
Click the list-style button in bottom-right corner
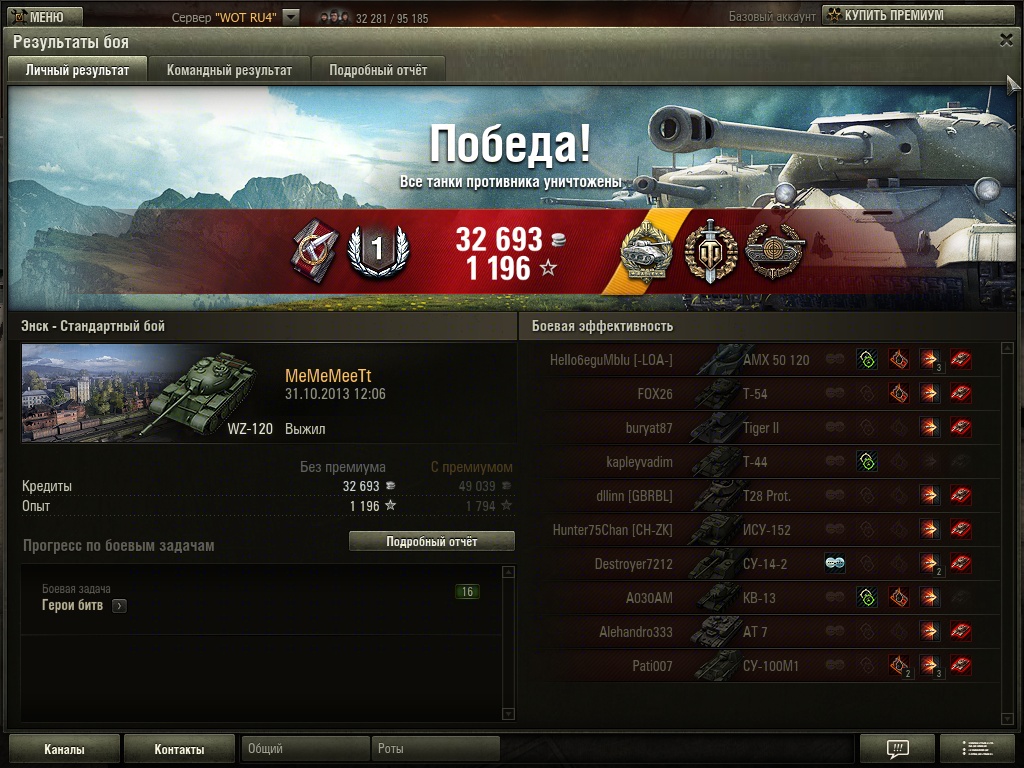pyautogui.click(x=977, y=749)
